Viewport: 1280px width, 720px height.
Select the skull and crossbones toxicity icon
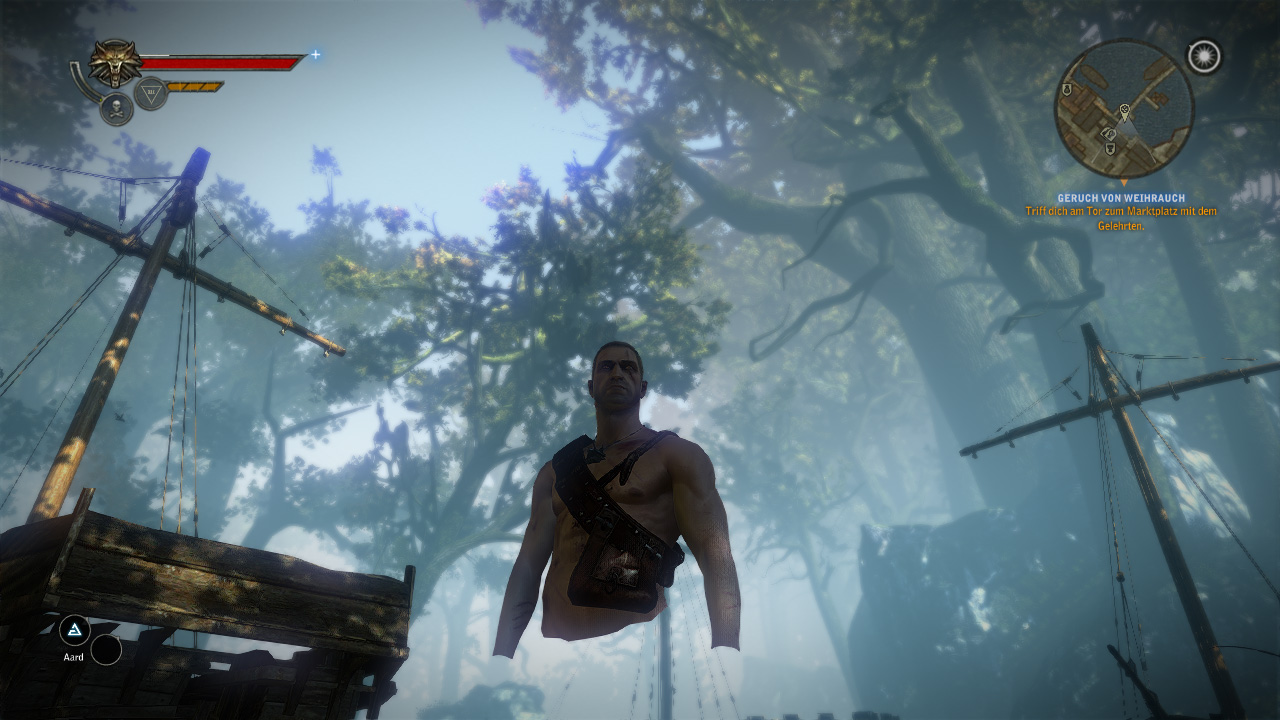116,108
